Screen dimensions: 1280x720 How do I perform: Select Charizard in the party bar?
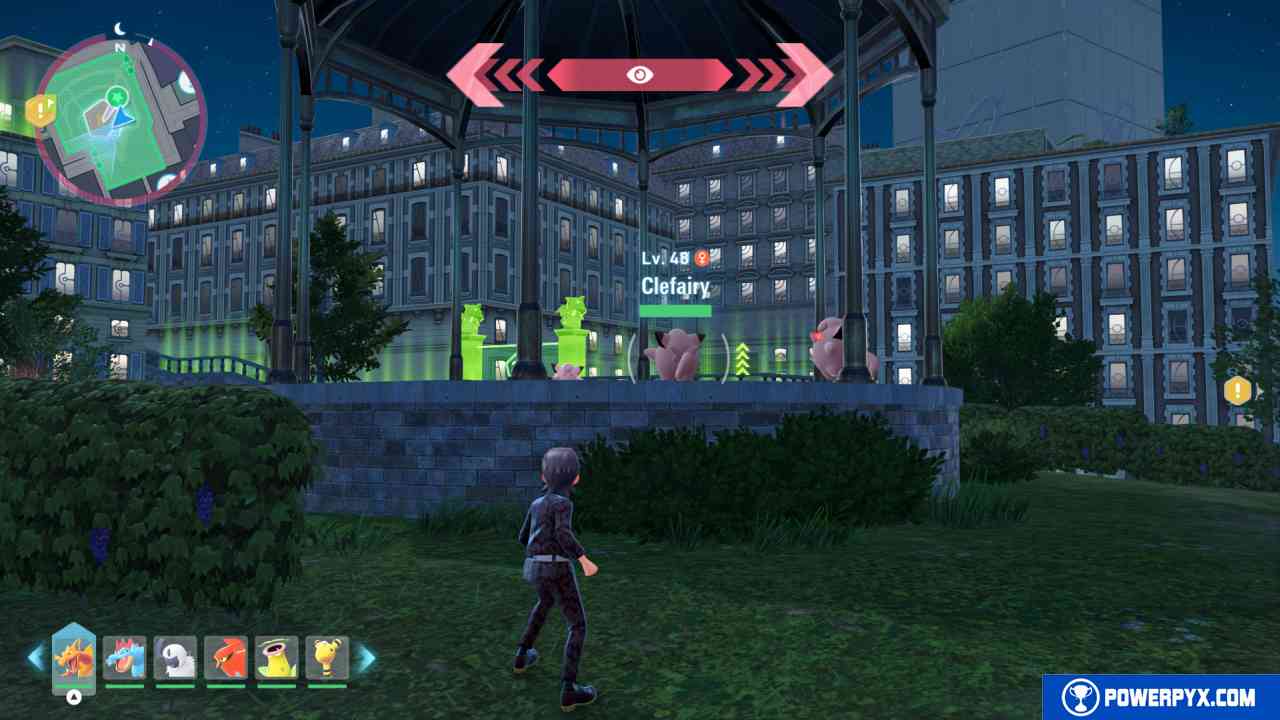click(73, 657)
